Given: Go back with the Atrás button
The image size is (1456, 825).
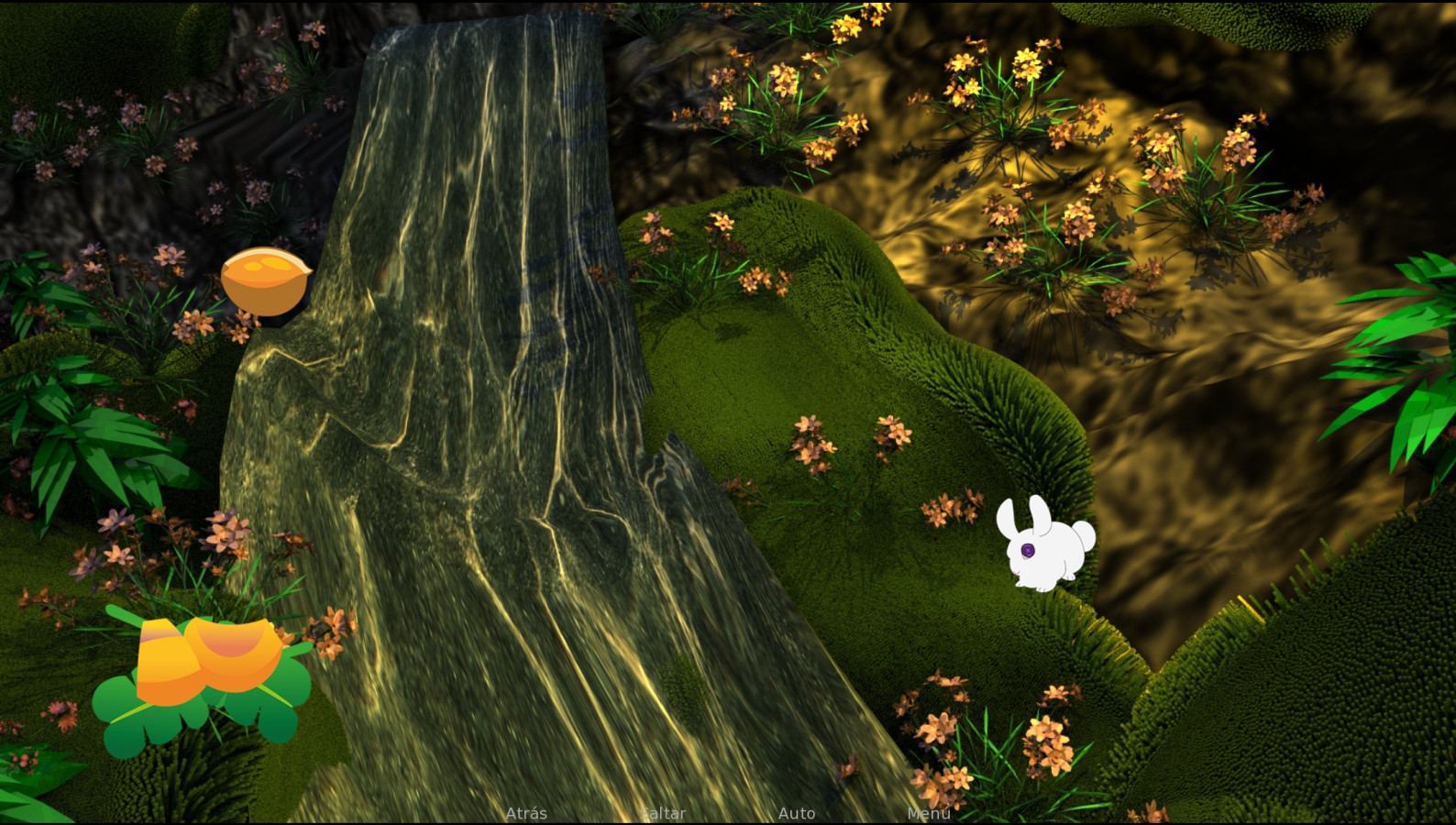Looking at the screenshot, I should [526, 813].
